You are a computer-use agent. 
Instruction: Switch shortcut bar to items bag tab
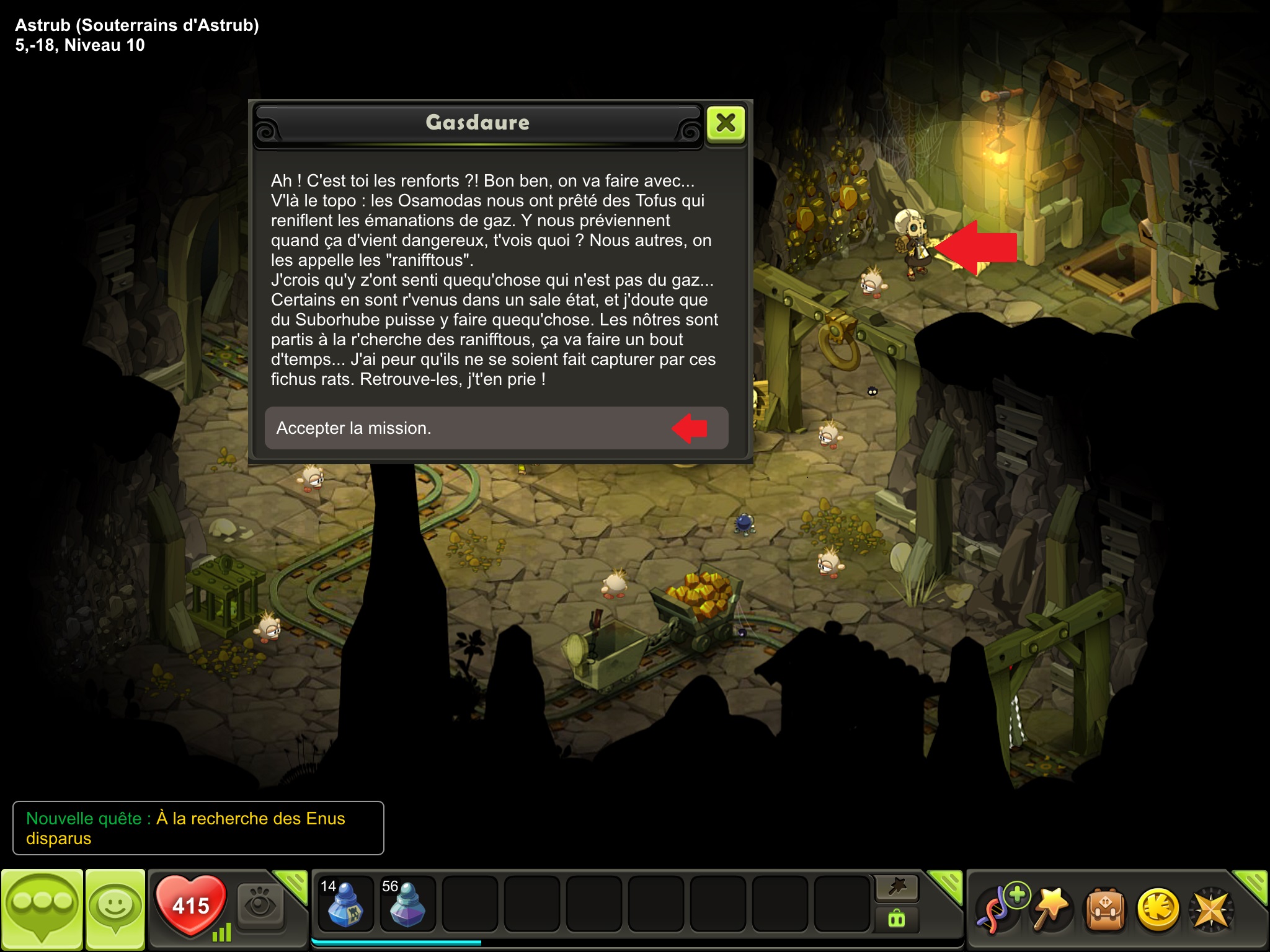[x=897, y=919]
